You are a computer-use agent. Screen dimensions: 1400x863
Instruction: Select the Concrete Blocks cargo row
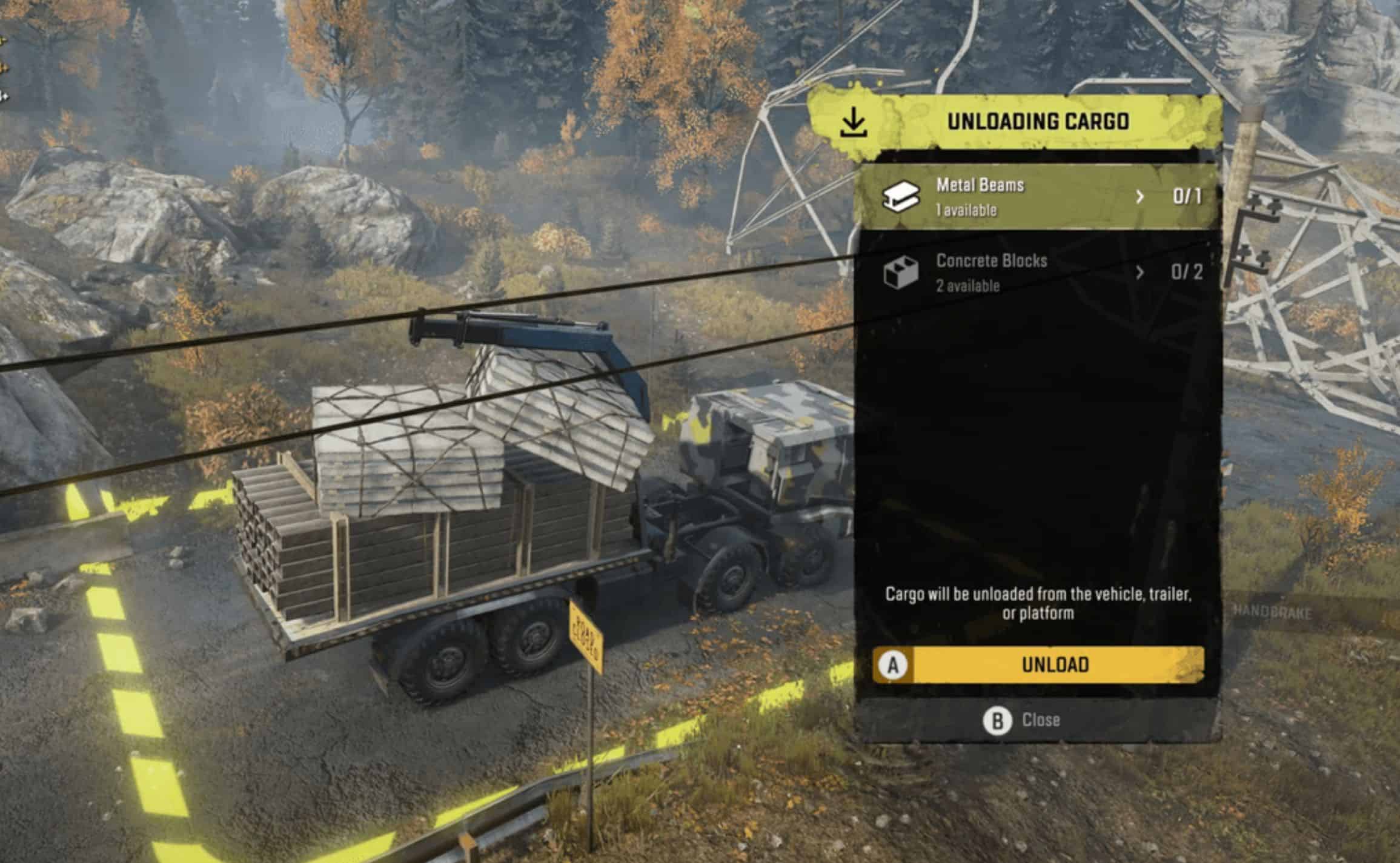coord(1000,273)
